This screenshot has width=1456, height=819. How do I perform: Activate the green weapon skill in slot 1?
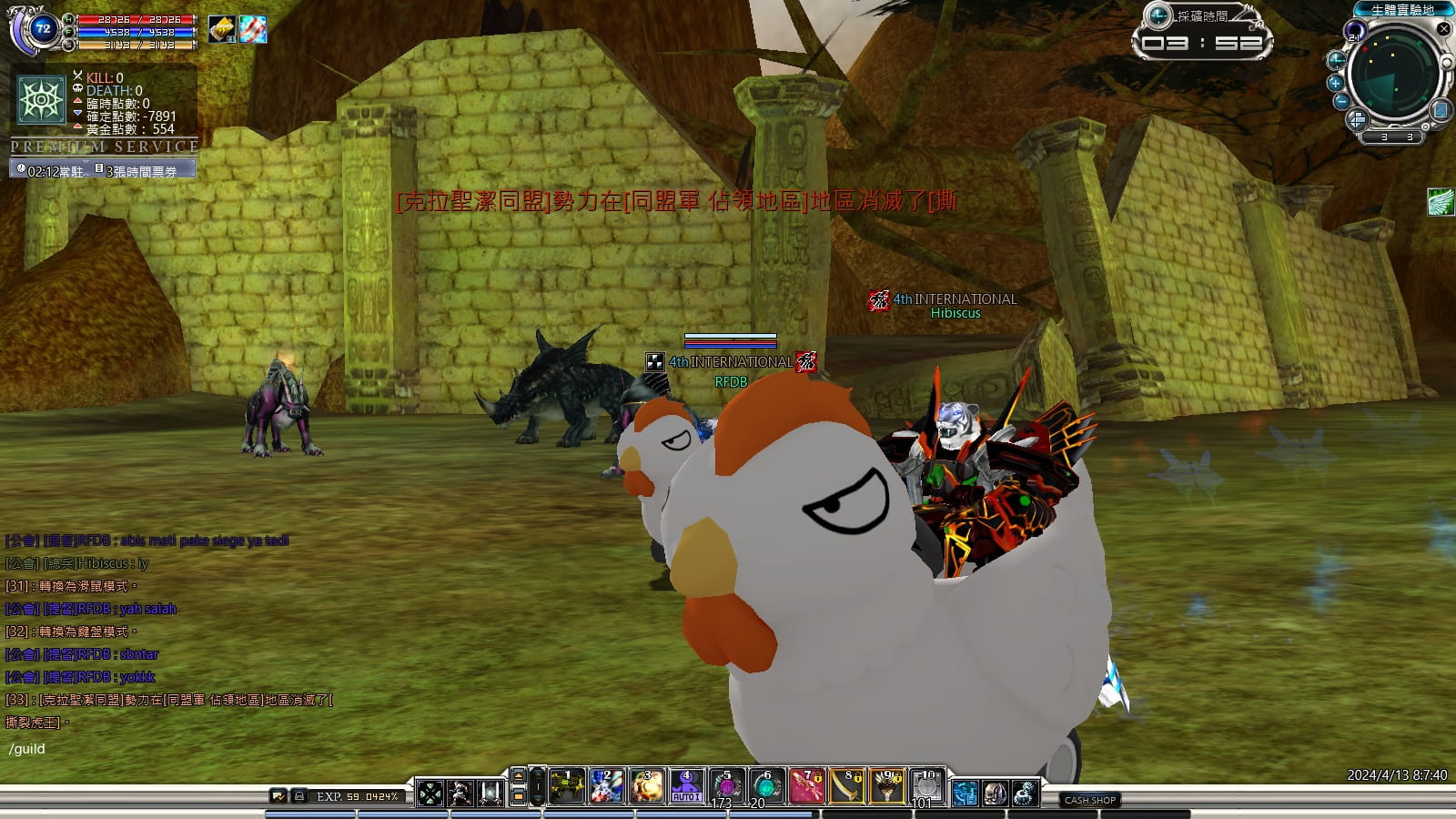566,786
